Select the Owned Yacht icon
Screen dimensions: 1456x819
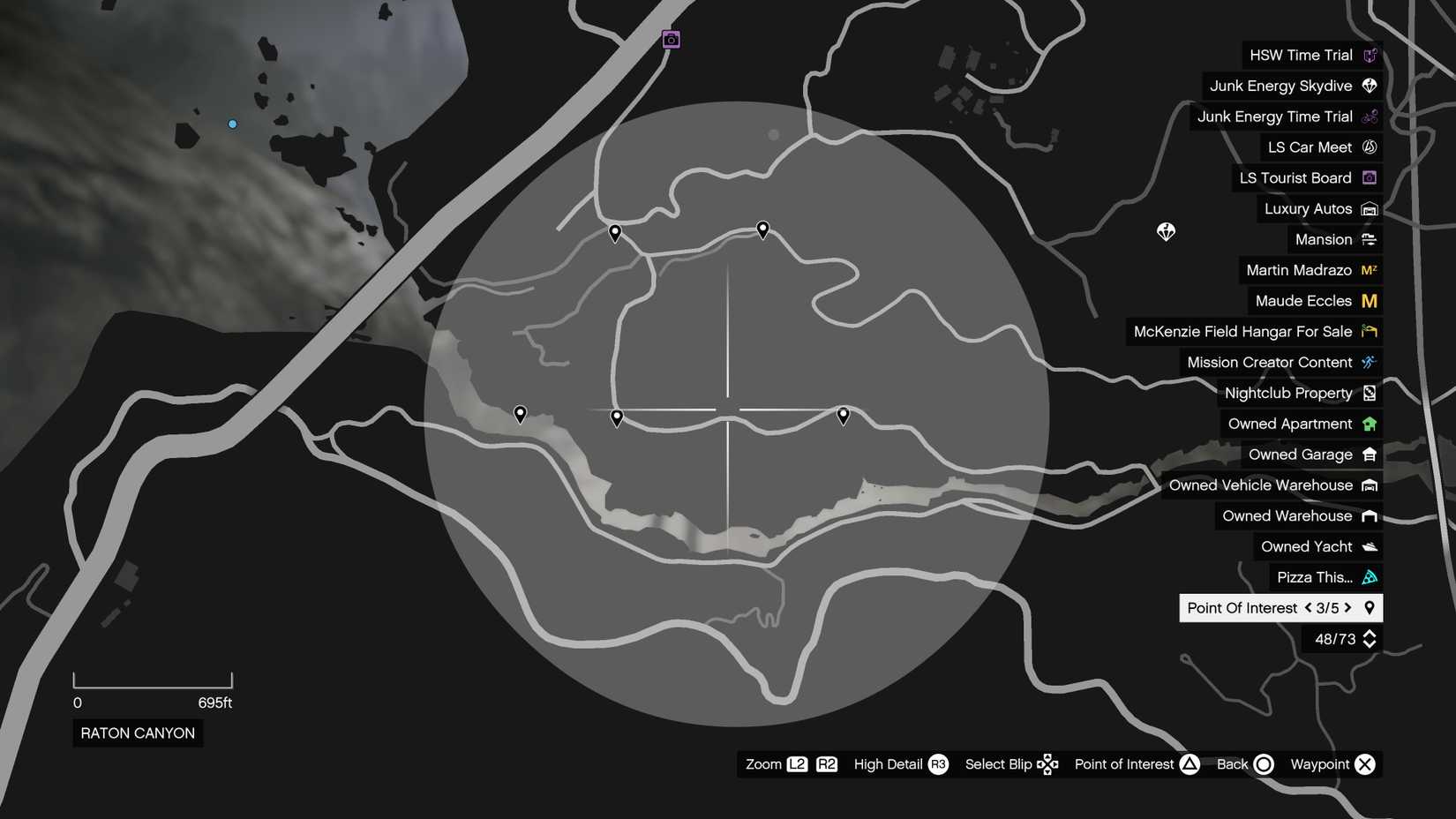click(x=1369, y=546)
